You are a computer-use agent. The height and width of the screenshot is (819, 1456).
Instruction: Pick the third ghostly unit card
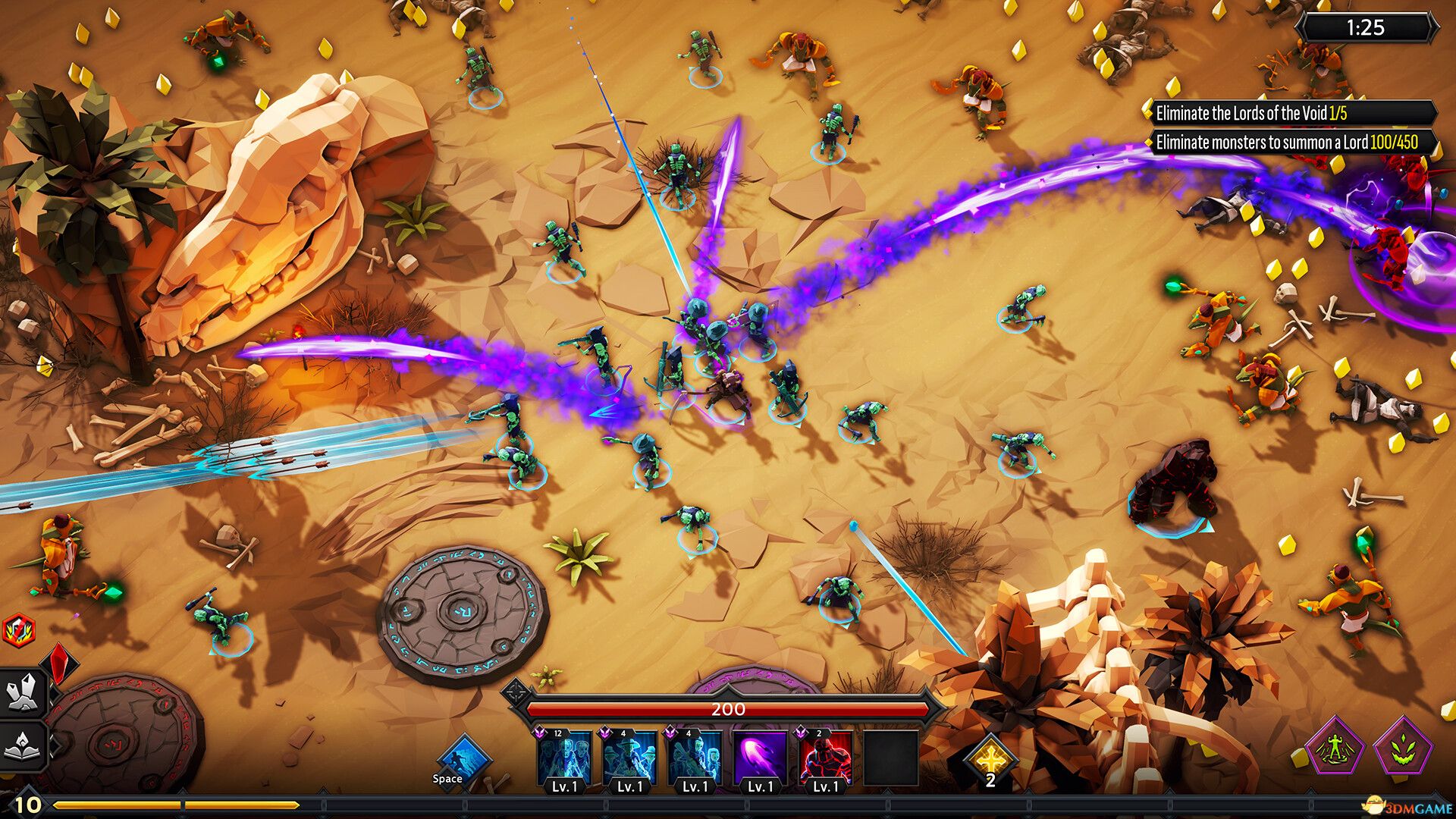pos(695,758)
